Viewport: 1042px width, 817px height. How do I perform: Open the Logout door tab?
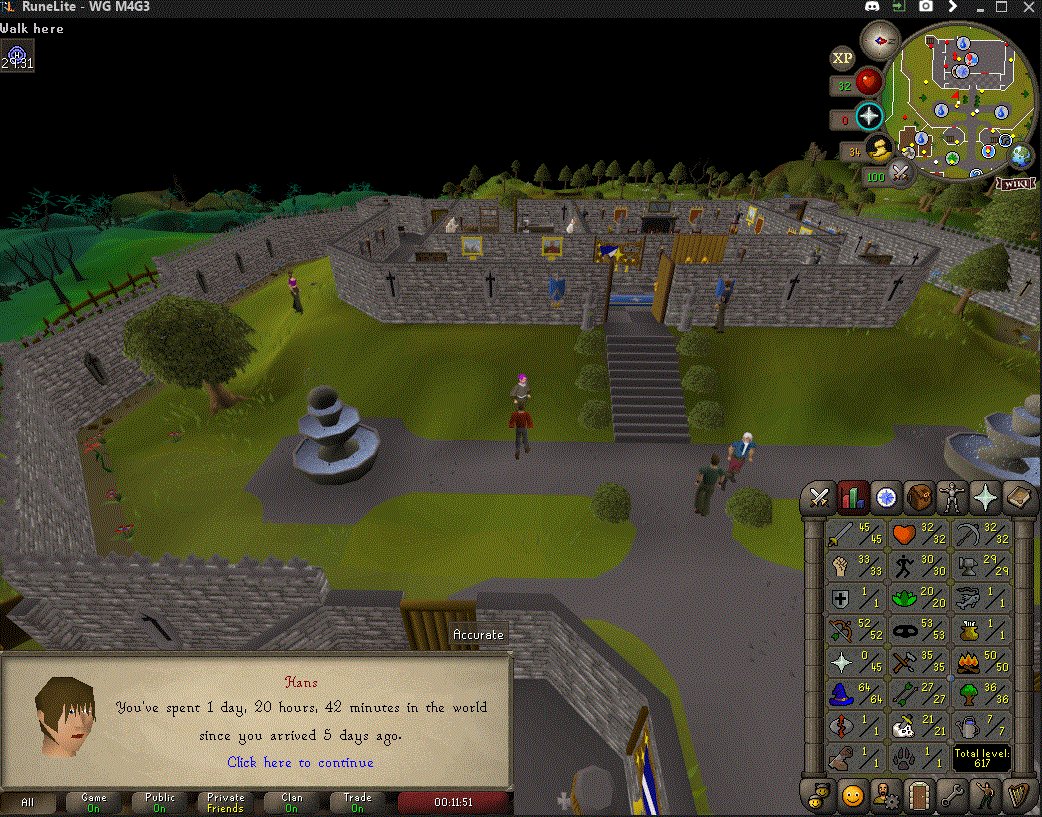(x=920, y=796)
